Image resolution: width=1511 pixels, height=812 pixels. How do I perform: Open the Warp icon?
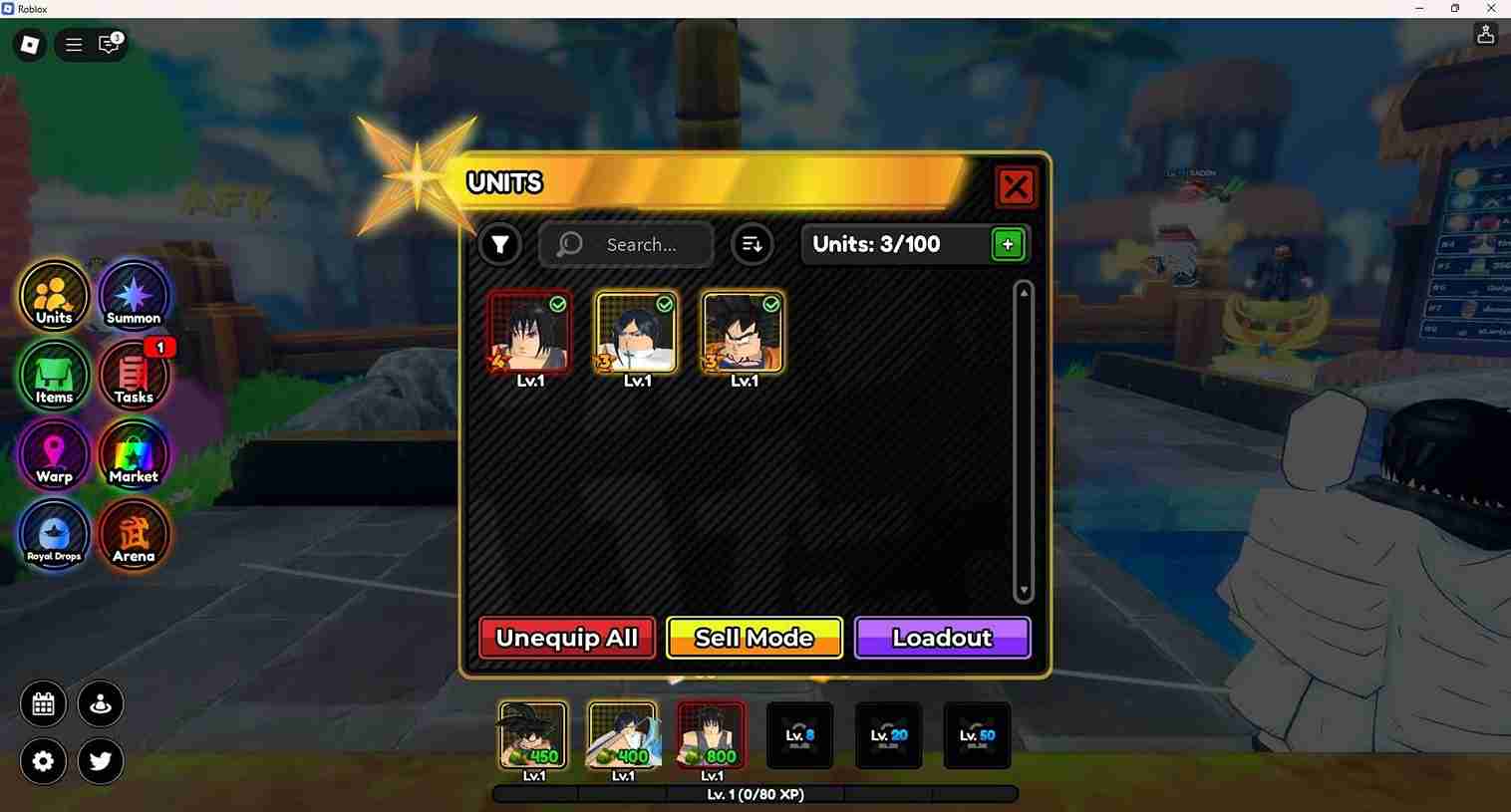tap(54, 455)
